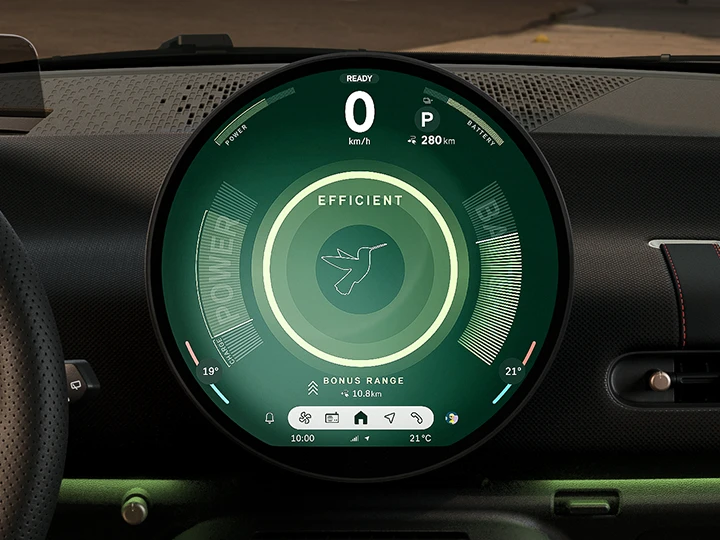Open notifications with the bell icon
This screenshot has width=720, height=540.
click(x=269, y=418)
